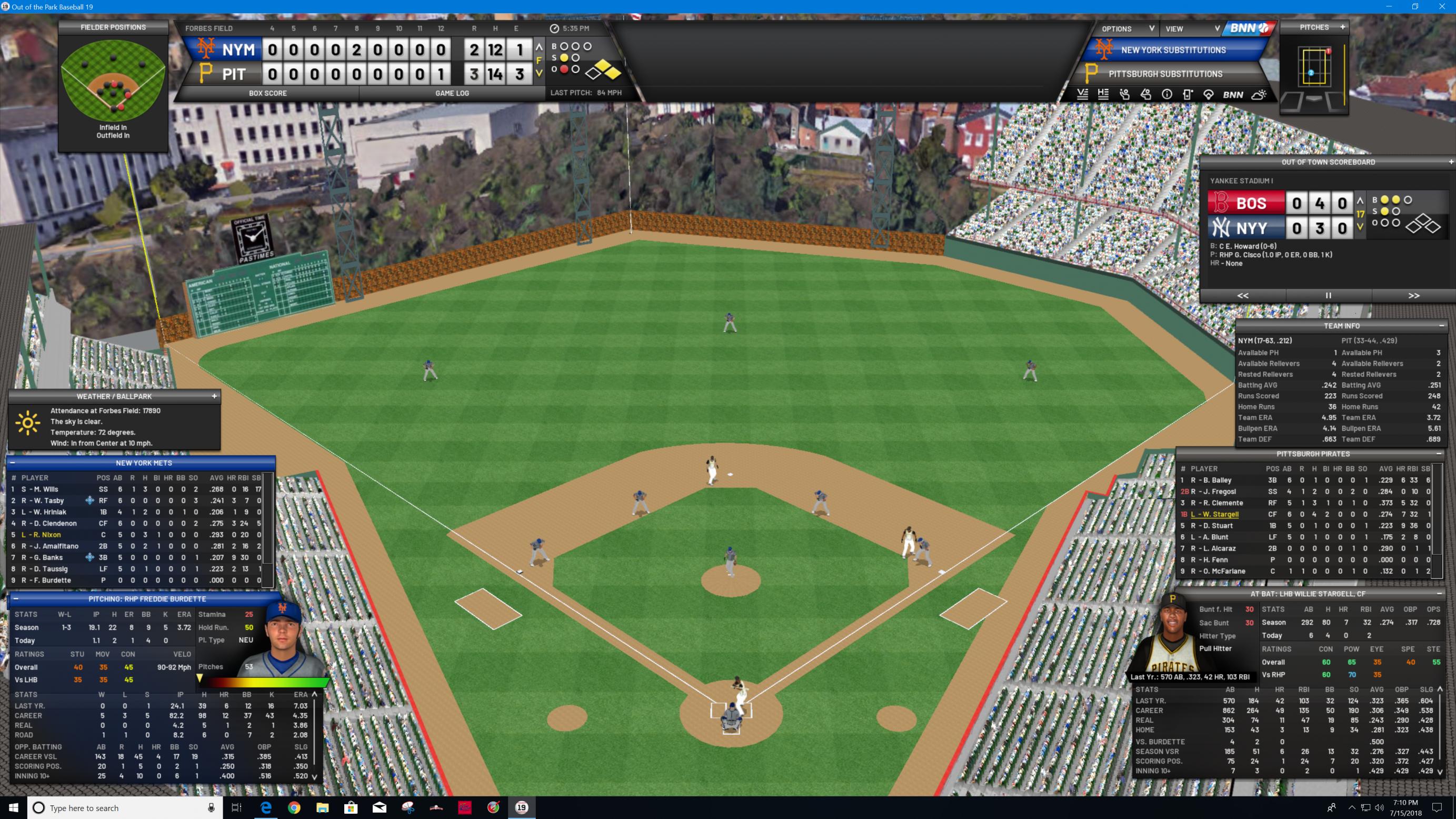Expand the Weather / Ballpark panel
Screen dimensions: 1456x819
tap(214, 396)
